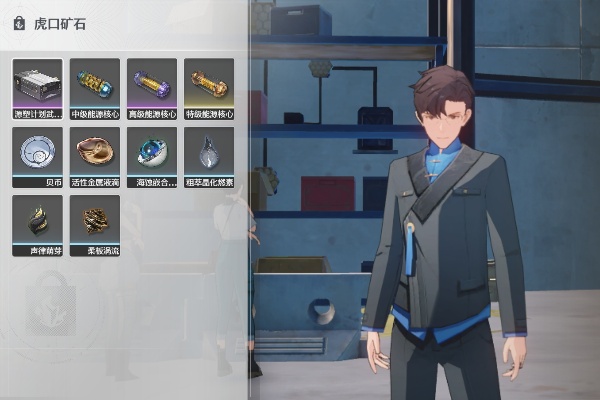Viewport: 600px width, 400px height.
Task: Select the silver weapon crate item
Action: point(37,84)
